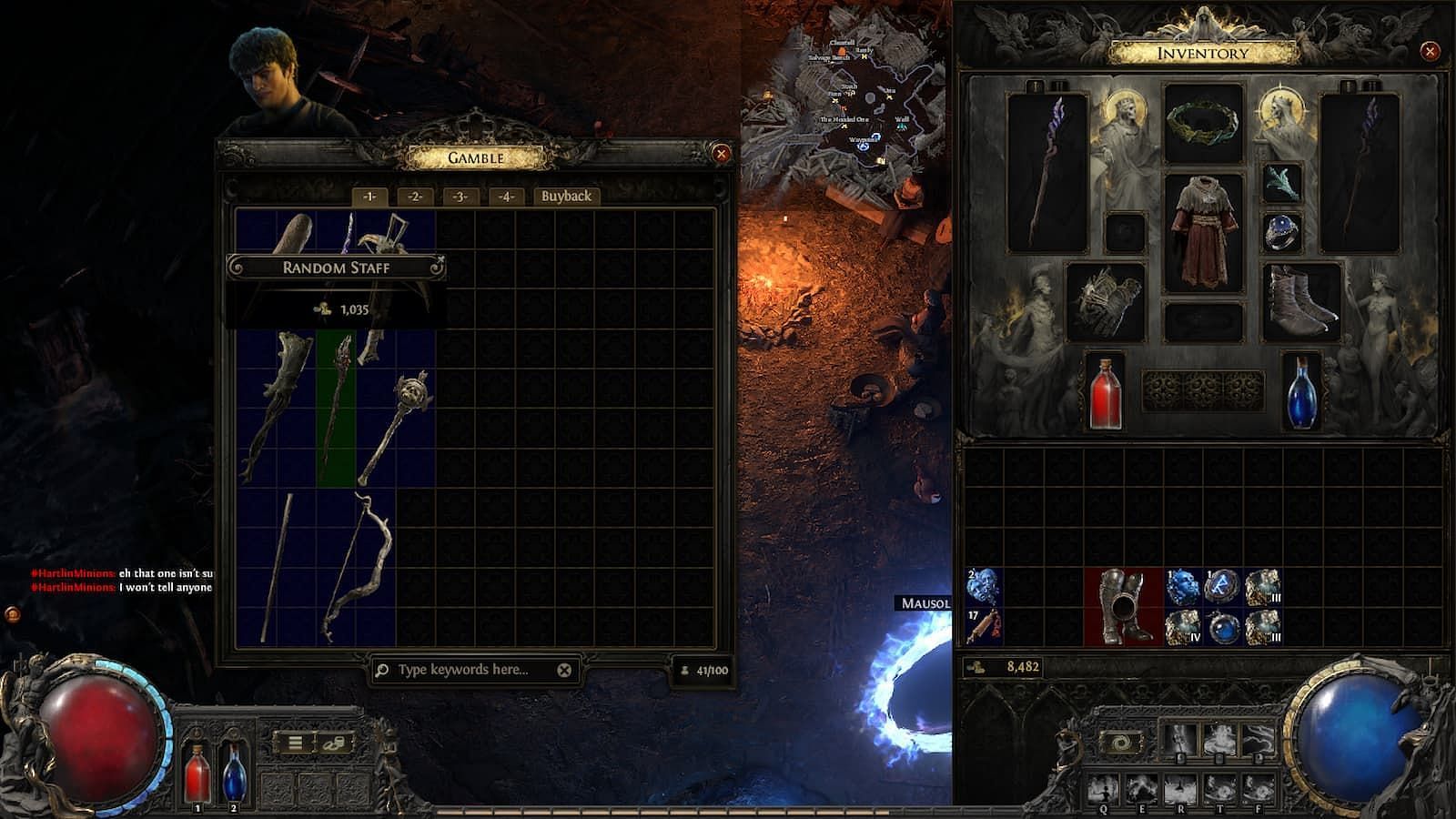This screenshot has width=1456, height=819.
Task: Select the blue mana flask slot
Action: (1300, 391)
